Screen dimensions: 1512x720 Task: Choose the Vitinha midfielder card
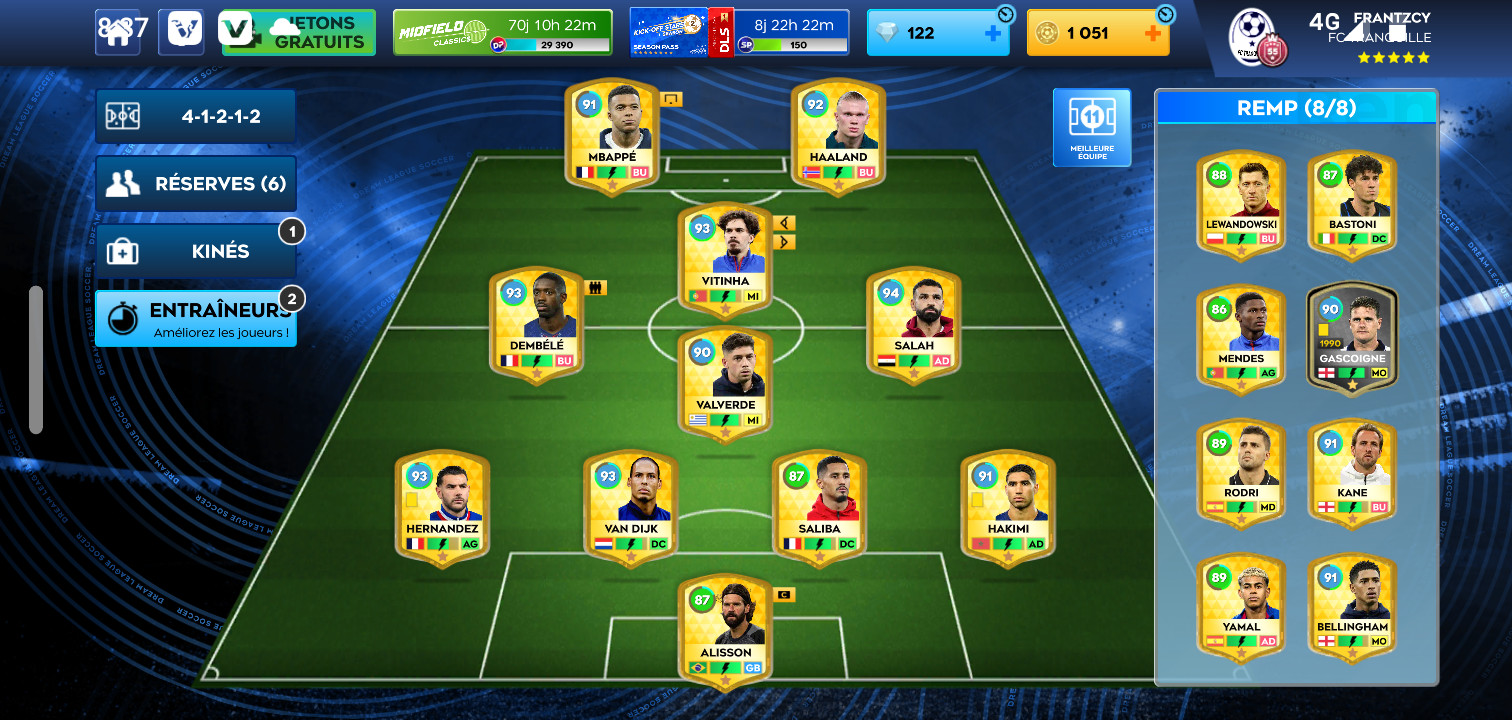(x=725, y=260)
